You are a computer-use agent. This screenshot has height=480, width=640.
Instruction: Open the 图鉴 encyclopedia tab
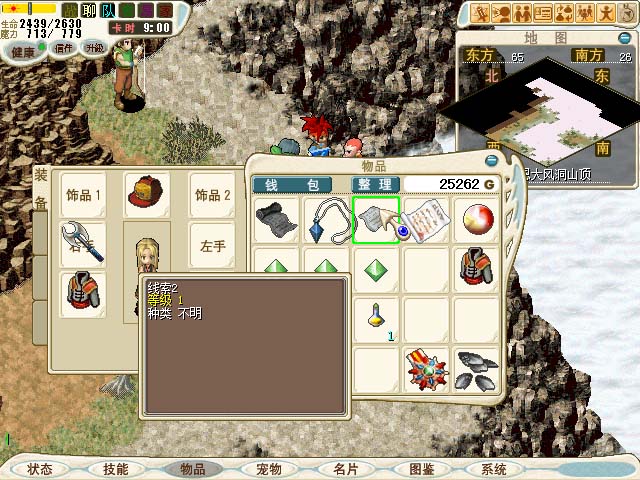[x=421, y=469]
